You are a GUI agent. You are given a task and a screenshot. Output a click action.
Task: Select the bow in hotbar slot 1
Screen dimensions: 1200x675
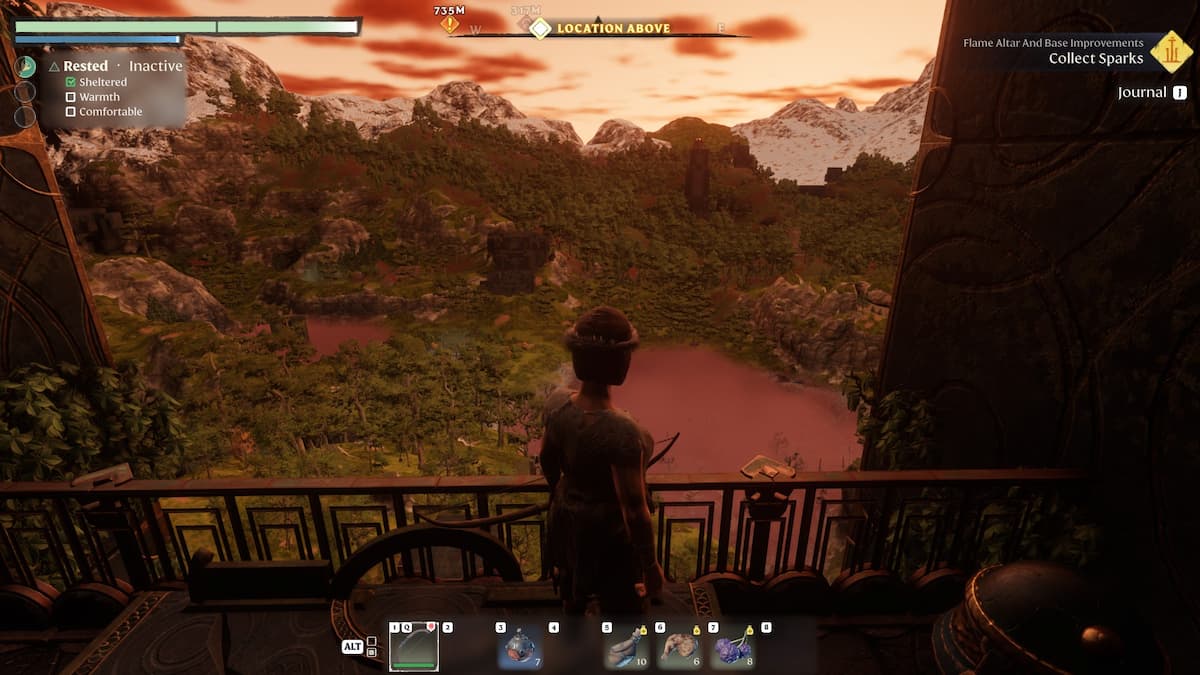414,648
